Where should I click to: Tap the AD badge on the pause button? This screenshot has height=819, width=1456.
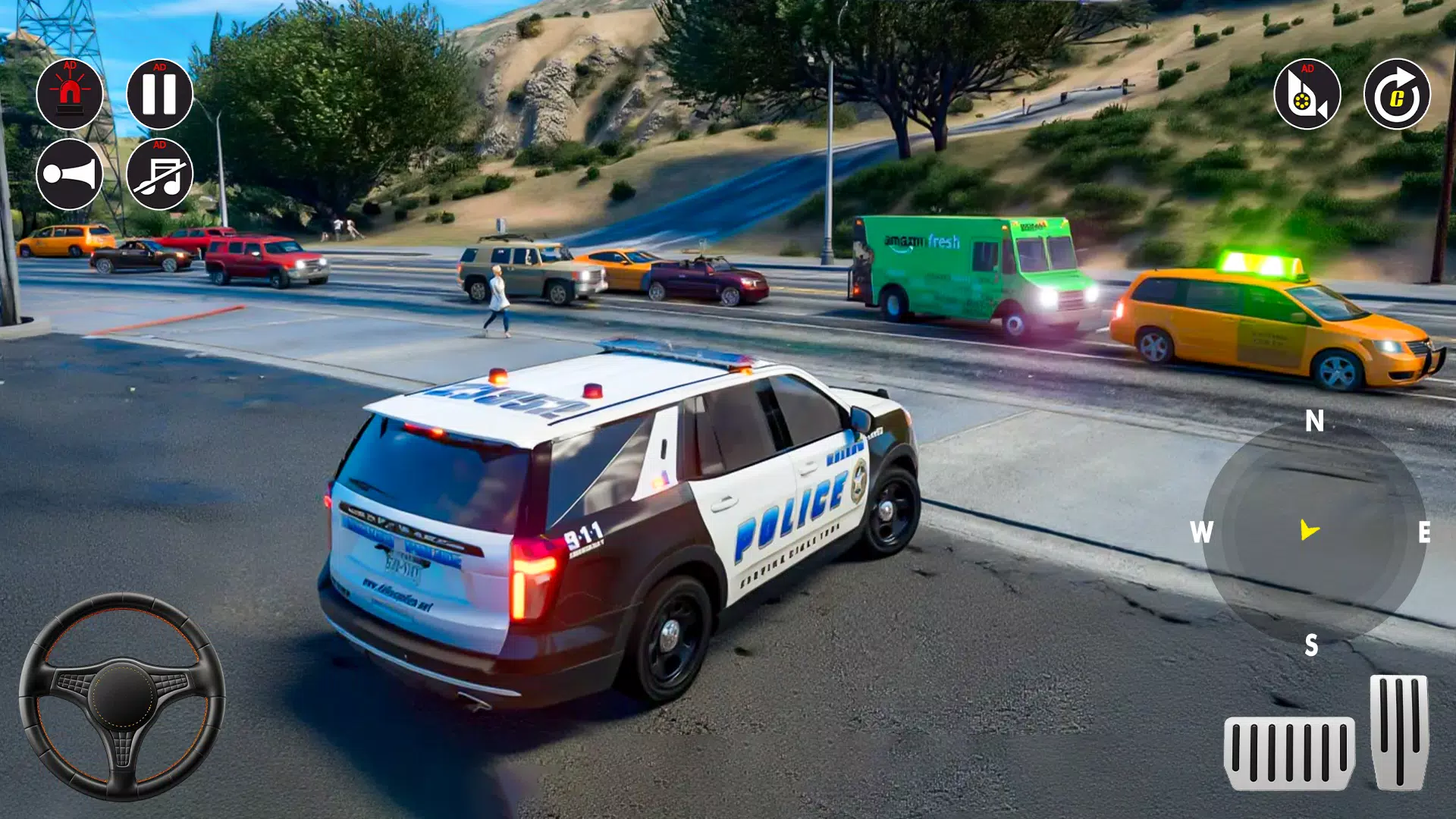160,68
